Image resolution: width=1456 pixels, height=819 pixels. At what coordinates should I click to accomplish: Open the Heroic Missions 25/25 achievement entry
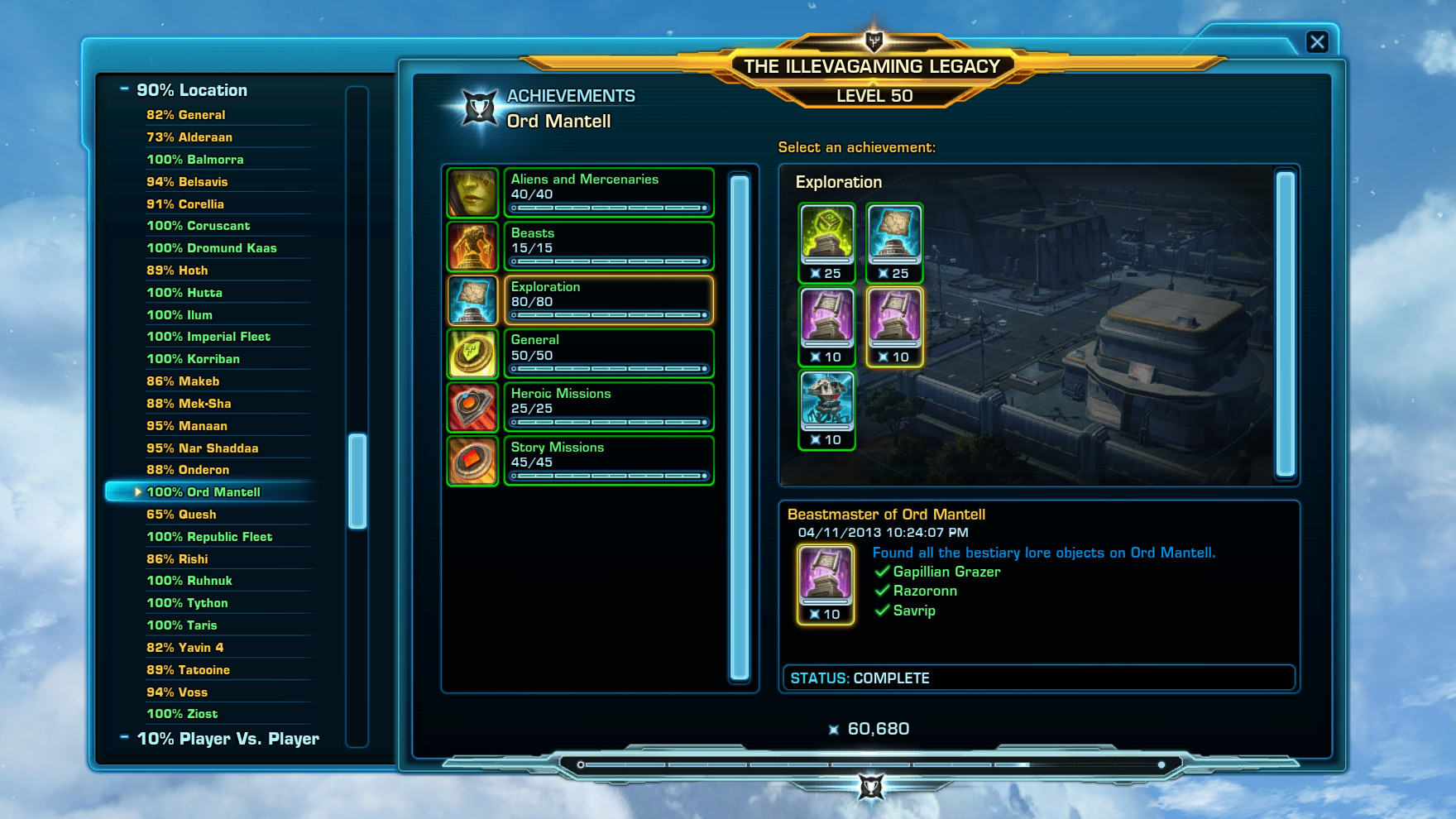[x=609, y=407]
